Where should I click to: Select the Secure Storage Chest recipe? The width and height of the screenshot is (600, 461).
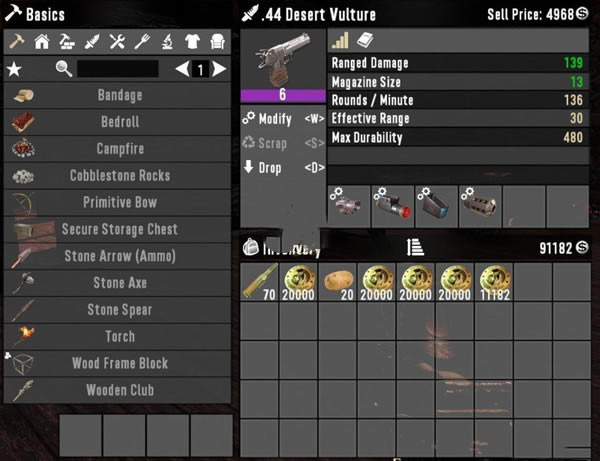coord(119,230)
